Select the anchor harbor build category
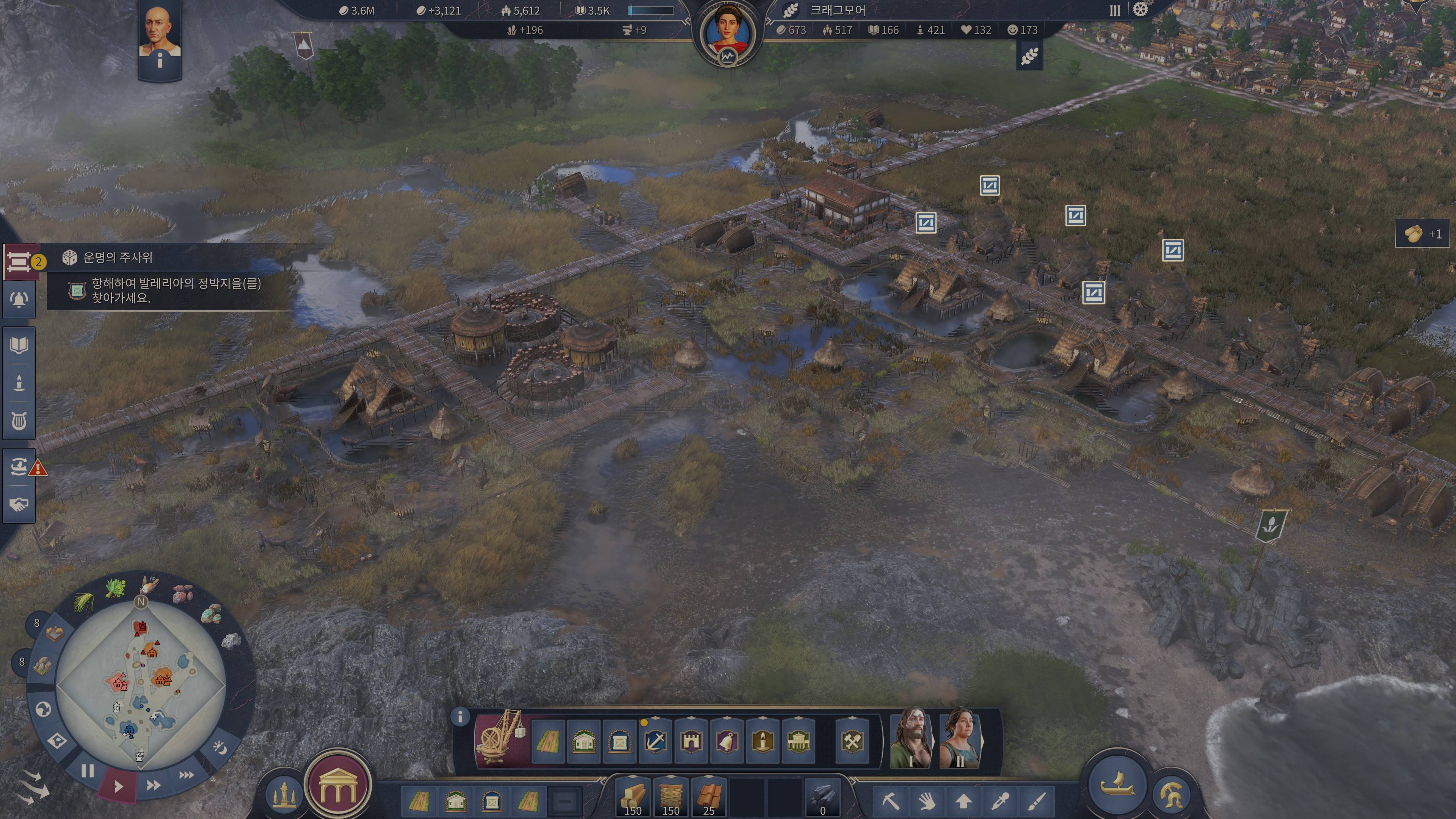This screenshot has height=819, width=1456. (x=656, y=741)
